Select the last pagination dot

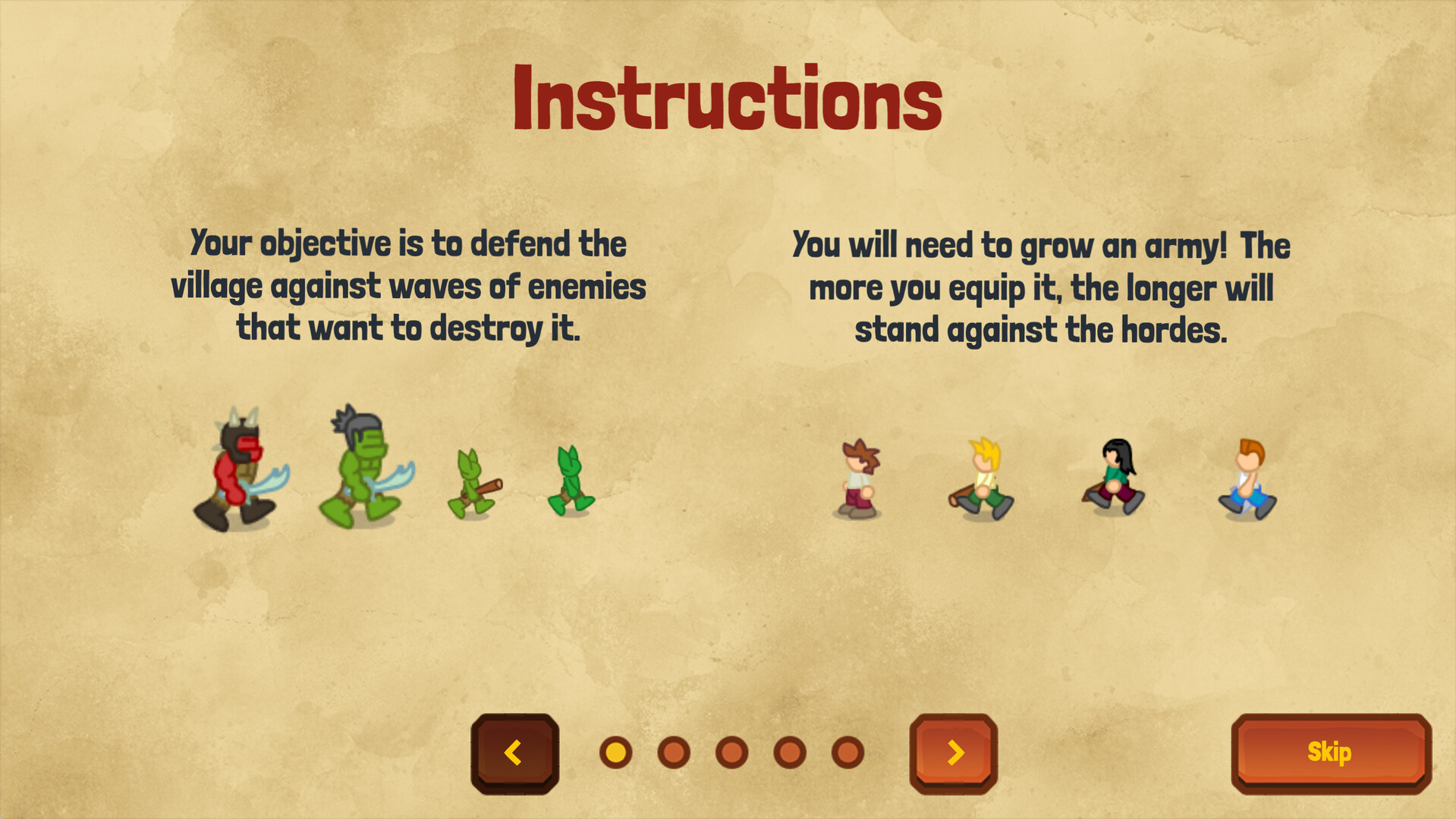[x=846, y=753]
